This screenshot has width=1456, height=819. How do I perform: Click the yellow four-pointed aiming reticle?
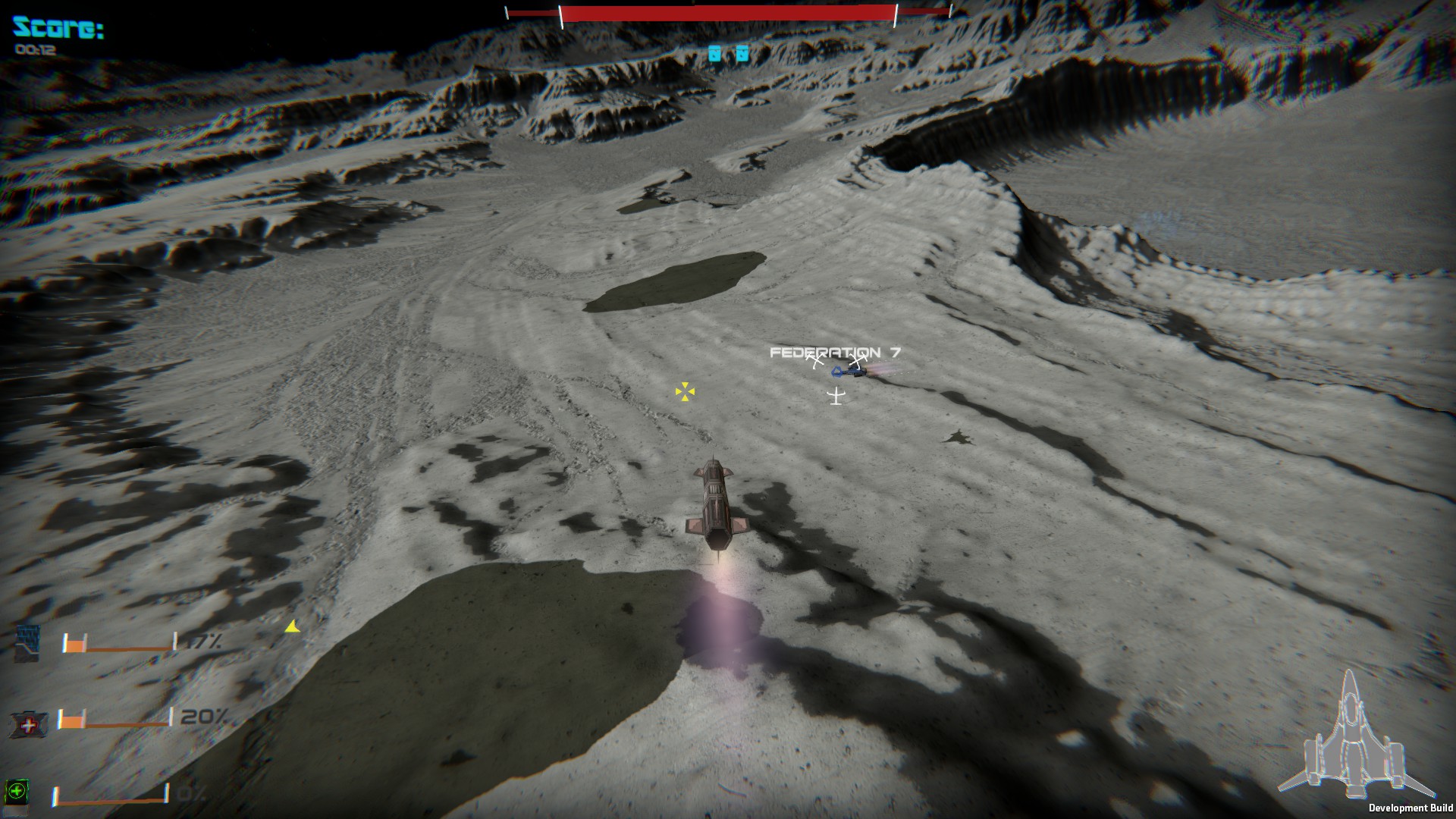(x=685, y=393)
